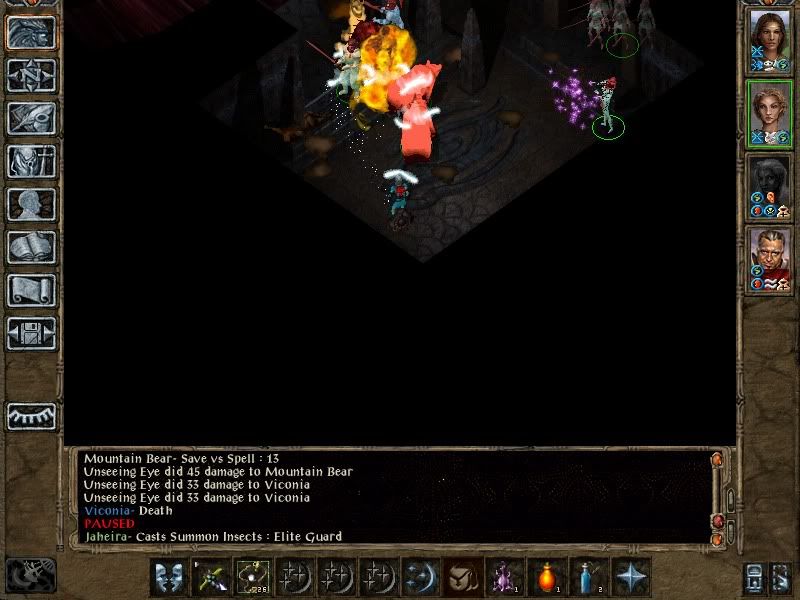Open the priest scroll screen
Image resolution: width=800 pixels, height=600 pixels.
31,290
